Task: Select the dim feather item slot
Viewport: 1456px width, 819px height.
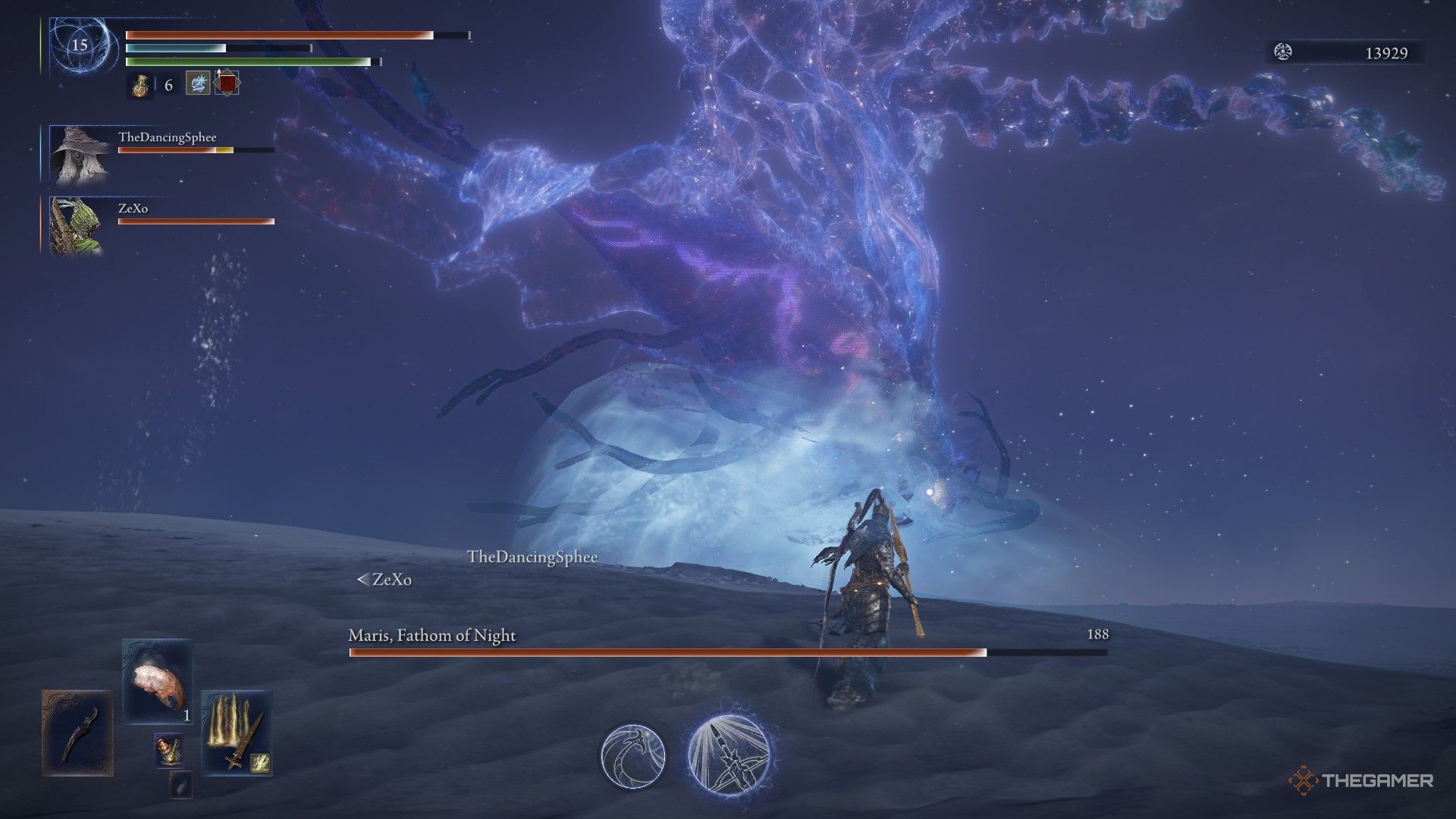Action: pyautogui.click(x=180, y=786)
